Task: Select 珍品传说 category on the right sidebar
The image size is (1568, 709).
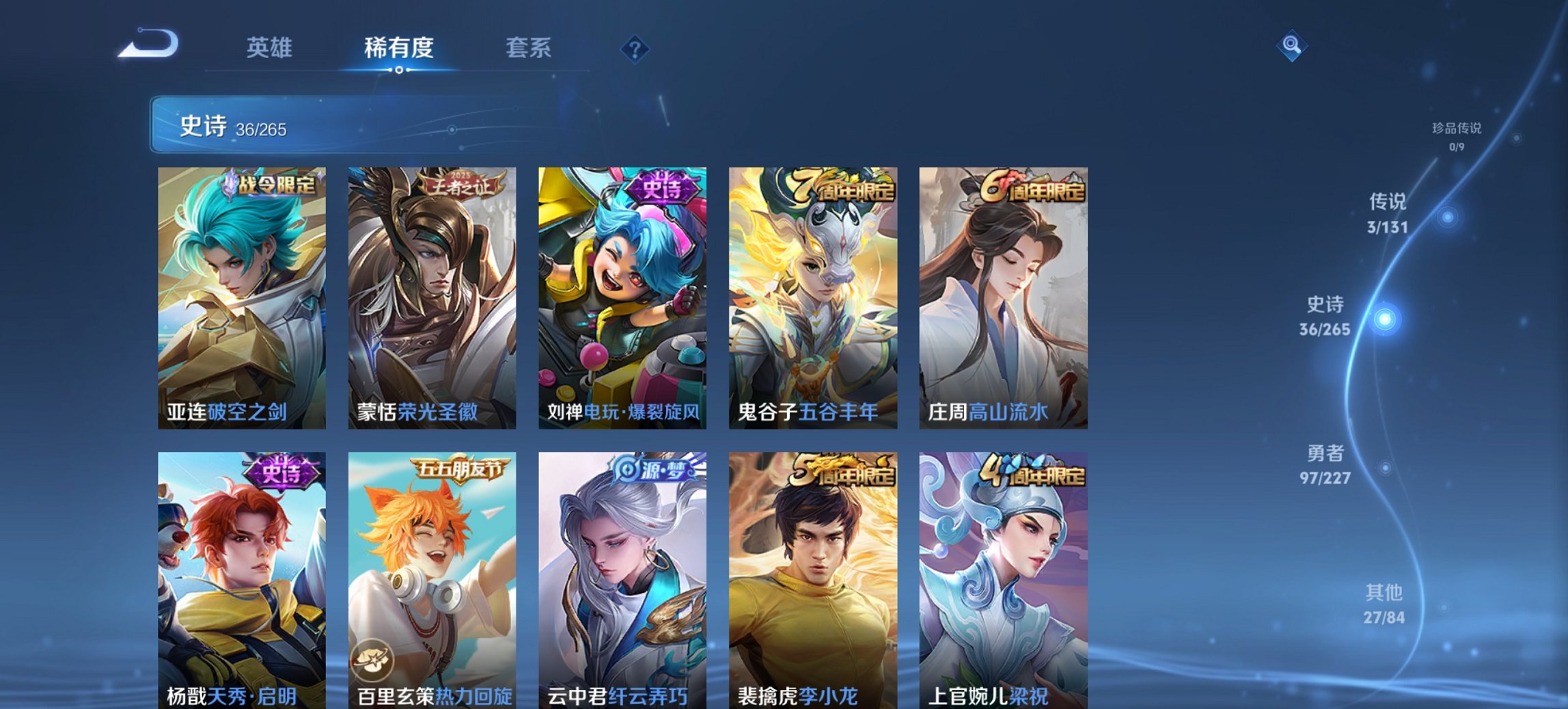Action: 1455,135
